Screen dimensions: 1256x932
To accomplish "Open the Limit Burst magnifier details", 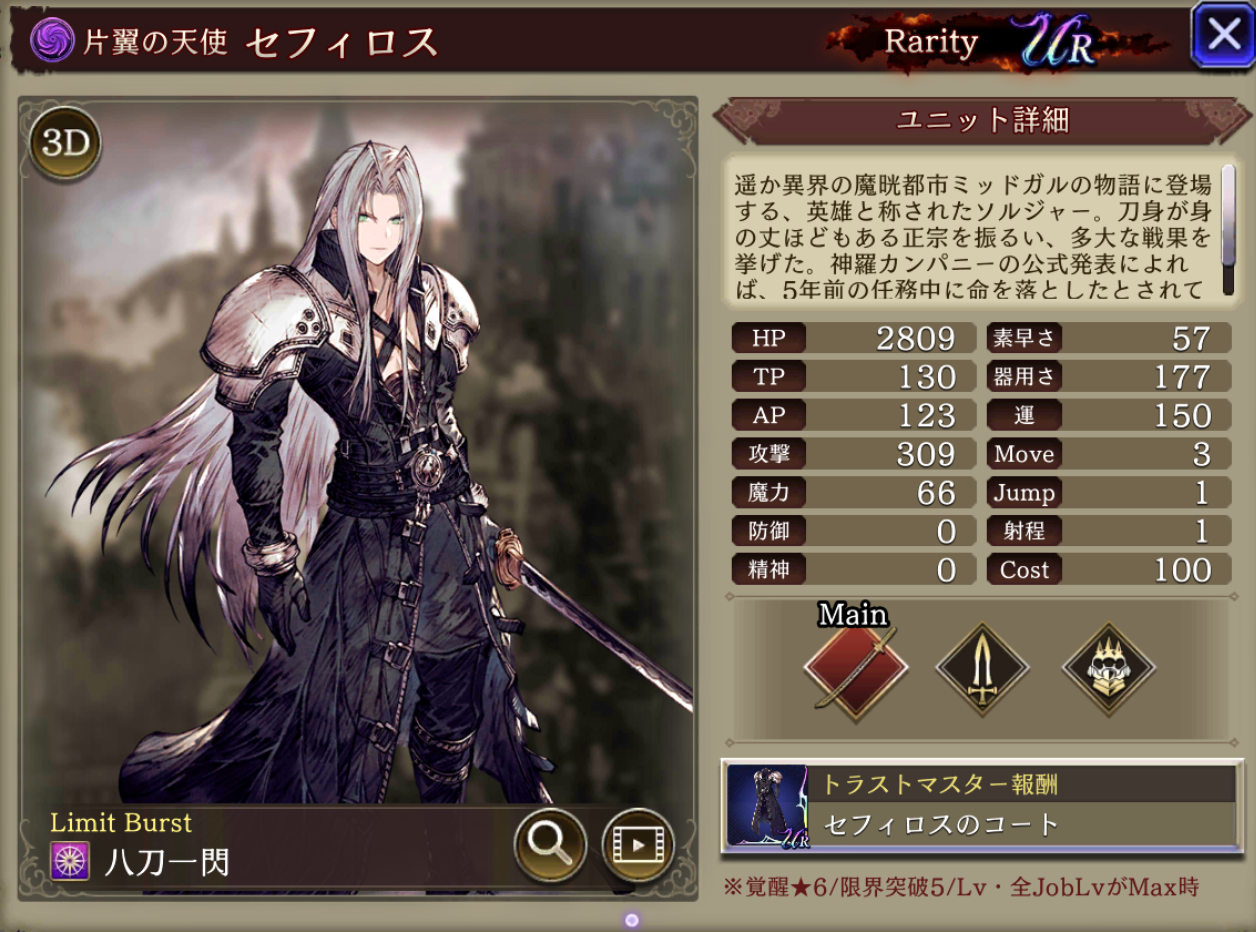I will (x=549, y=846).
